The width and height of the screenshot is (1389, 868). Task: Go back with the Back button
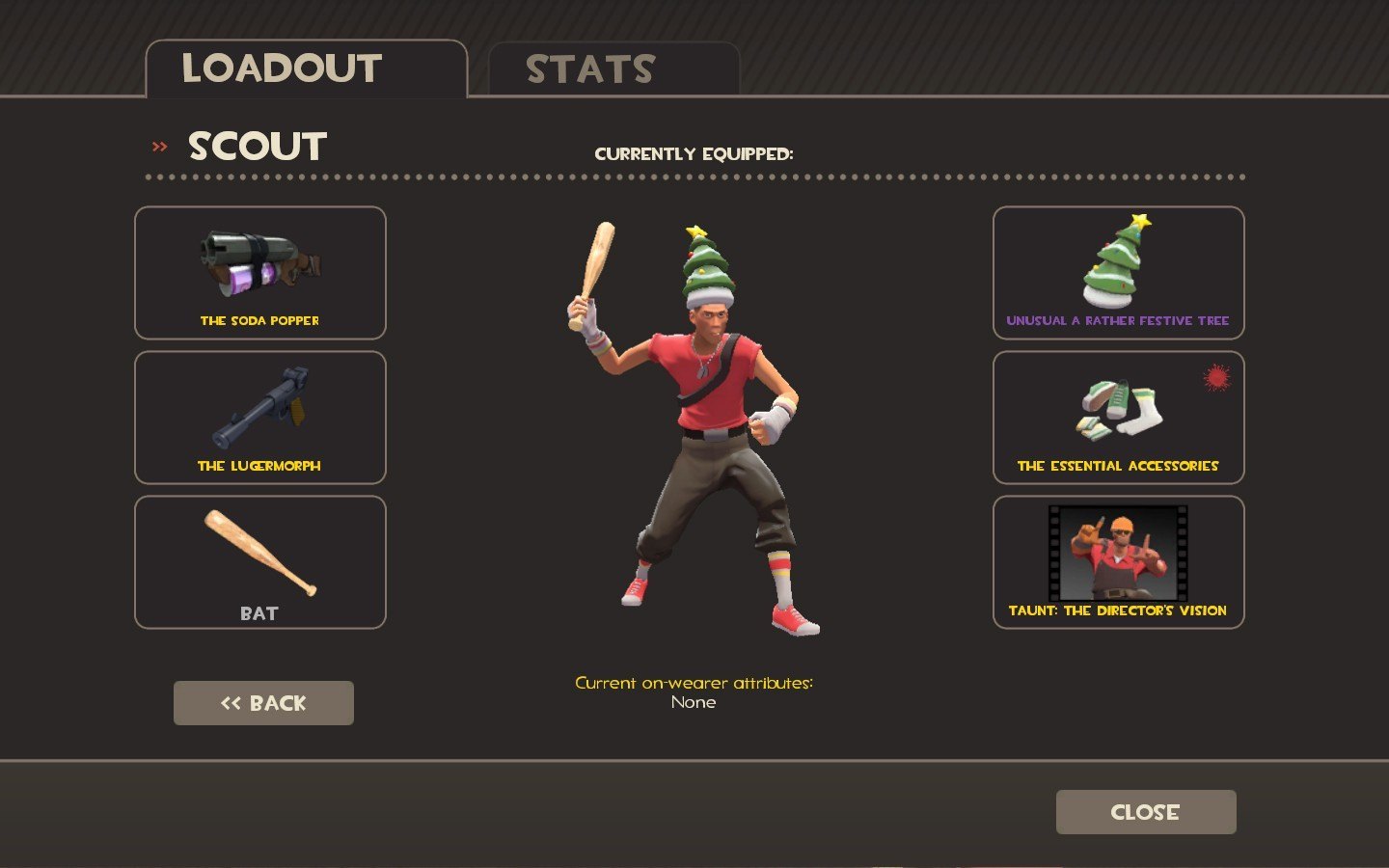[263, 703]
